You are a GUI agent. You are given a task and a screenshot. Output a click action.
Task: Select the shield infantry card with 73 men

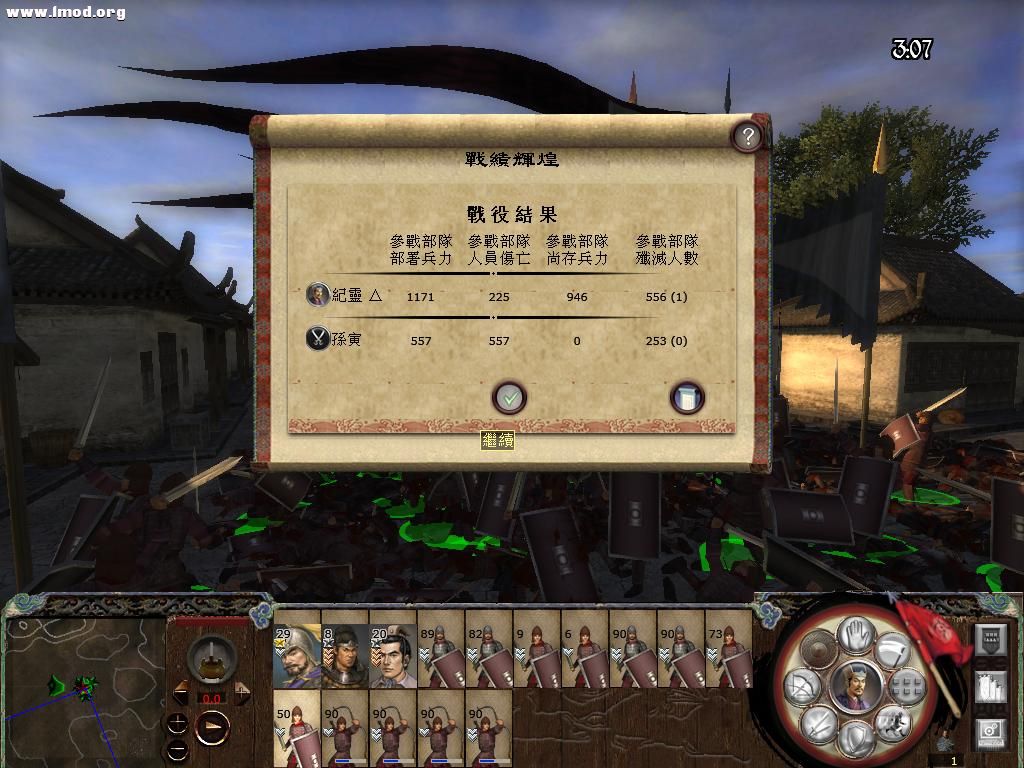[729, 656]
